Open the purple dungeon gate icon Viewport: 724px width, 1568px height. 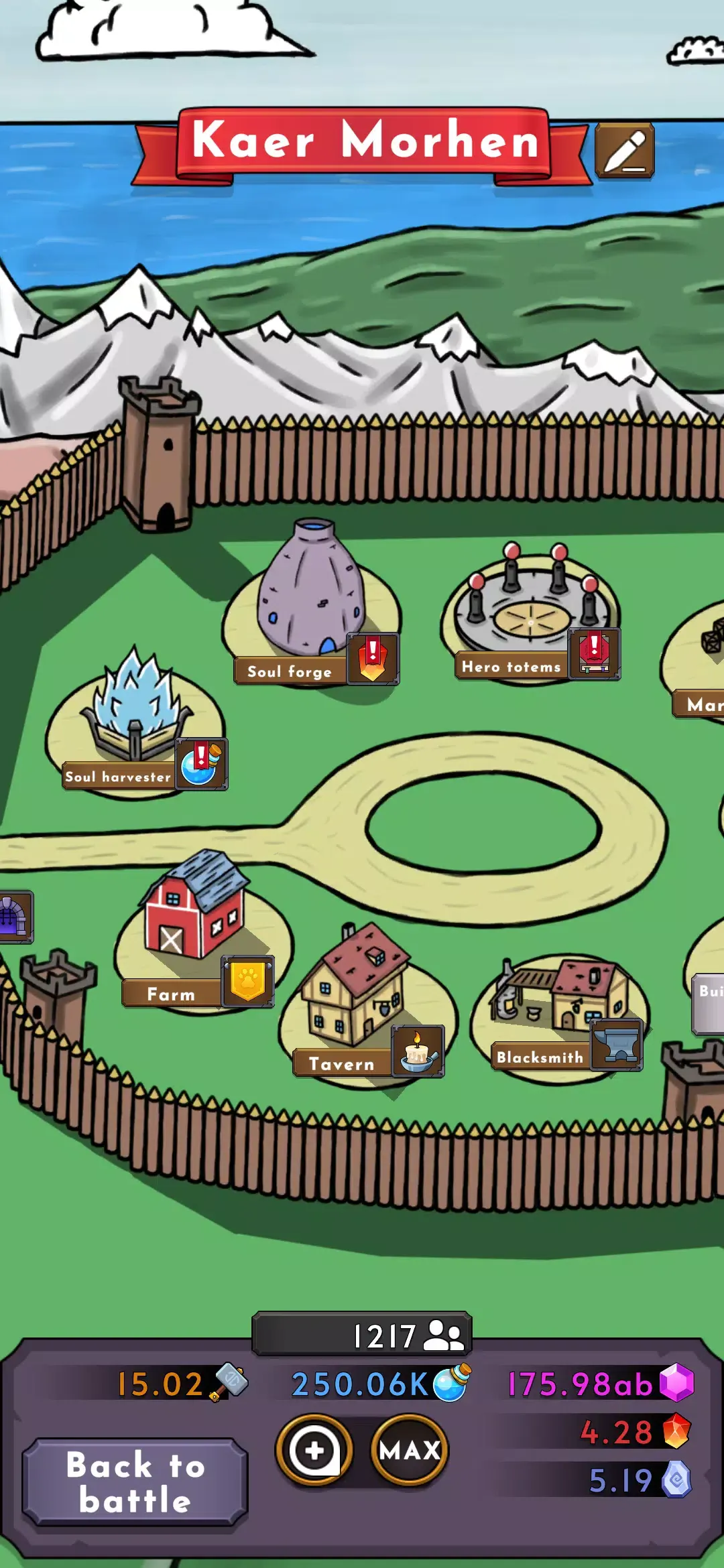(12, 916)
